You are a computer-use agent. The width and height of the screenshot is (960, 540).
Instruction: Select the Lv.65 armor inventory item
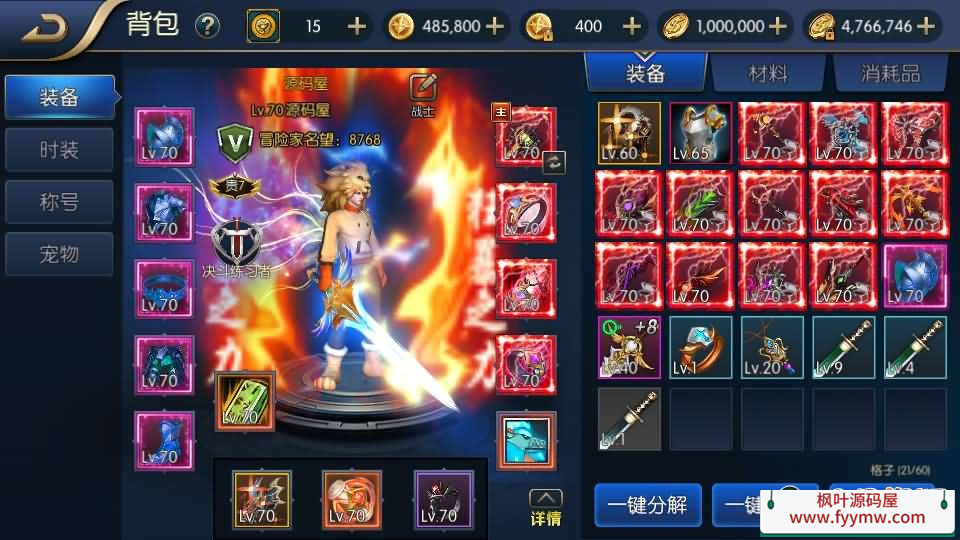700,133
